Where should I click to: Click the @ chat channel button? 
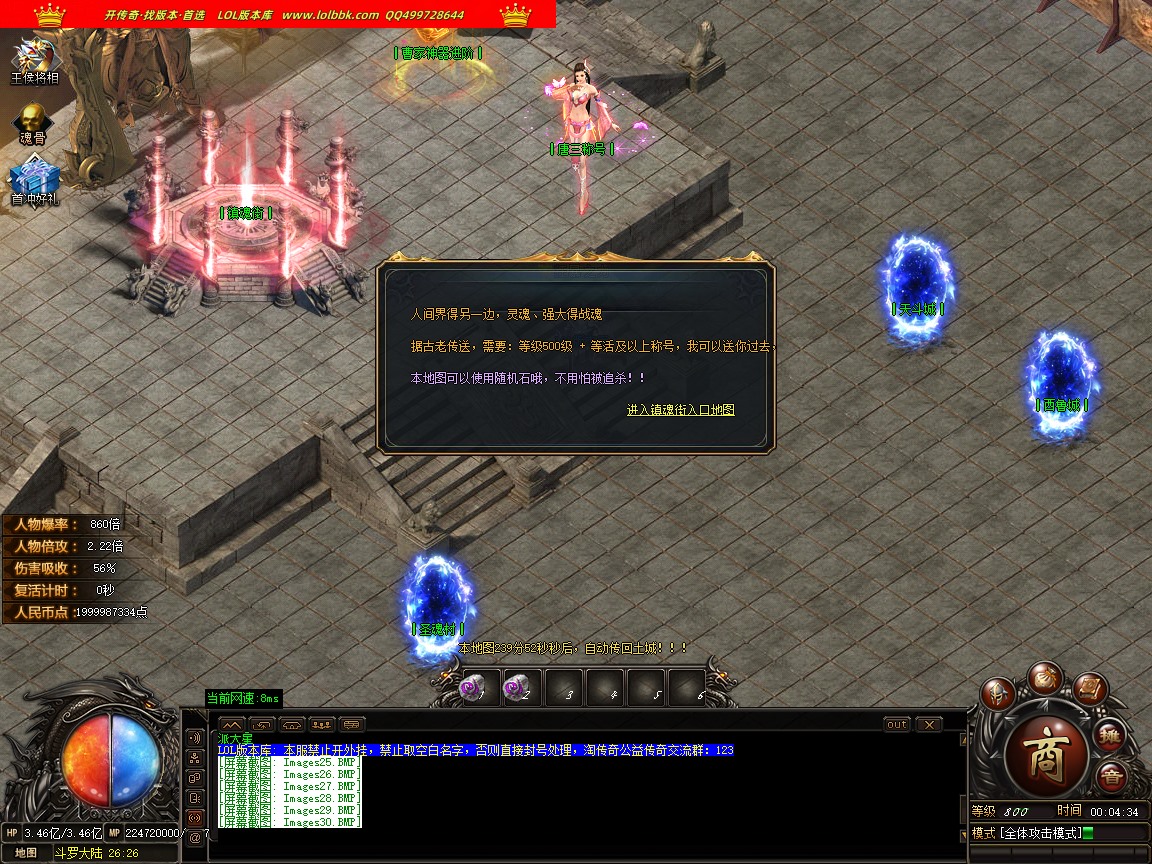click(x=195, y=837)
